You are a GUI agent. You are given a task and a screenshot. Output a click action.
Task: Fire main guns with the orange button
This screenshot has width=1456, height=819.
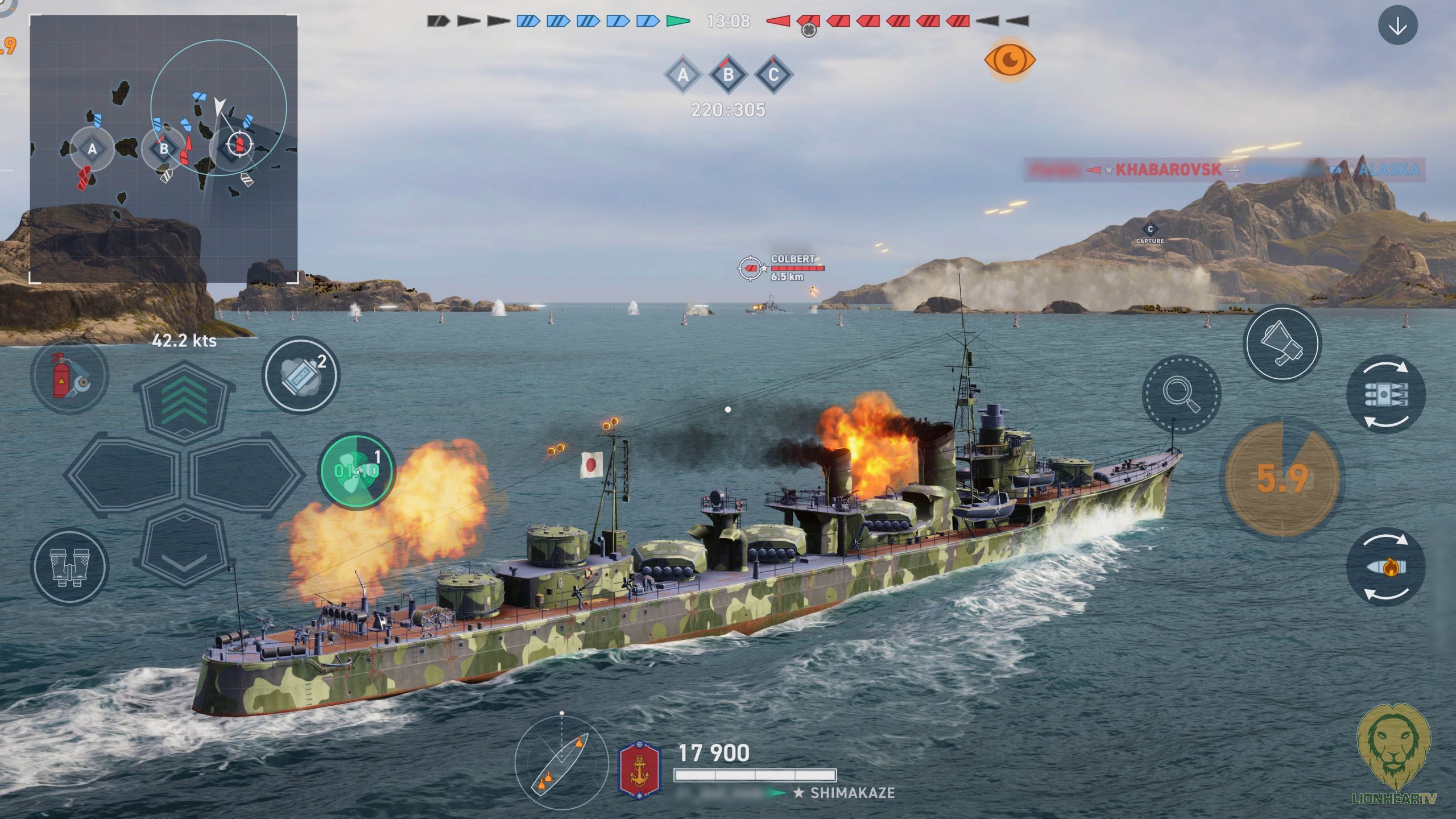click(x=1282, y=479)
